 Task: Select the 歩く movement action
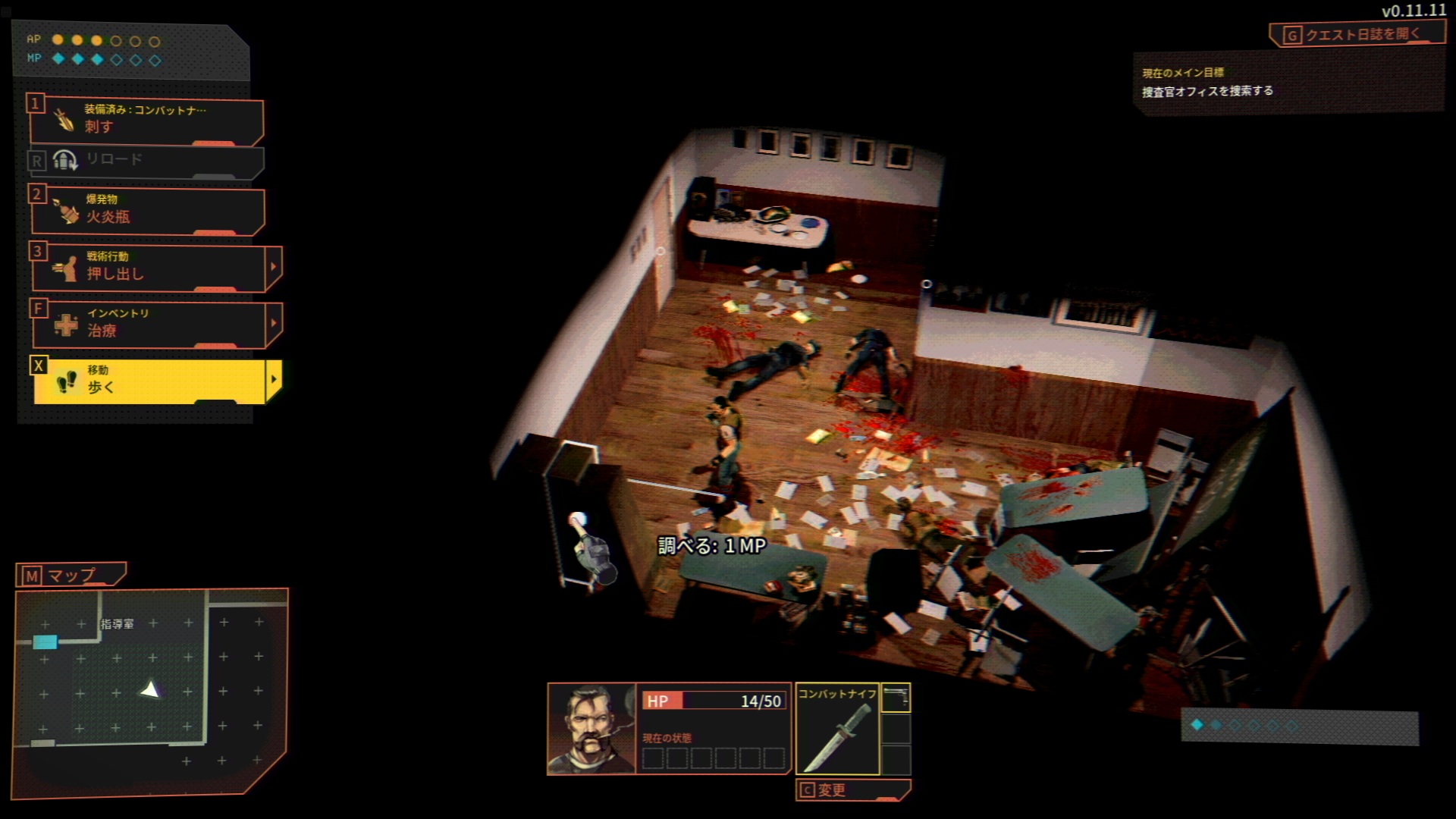pos(148,381)
